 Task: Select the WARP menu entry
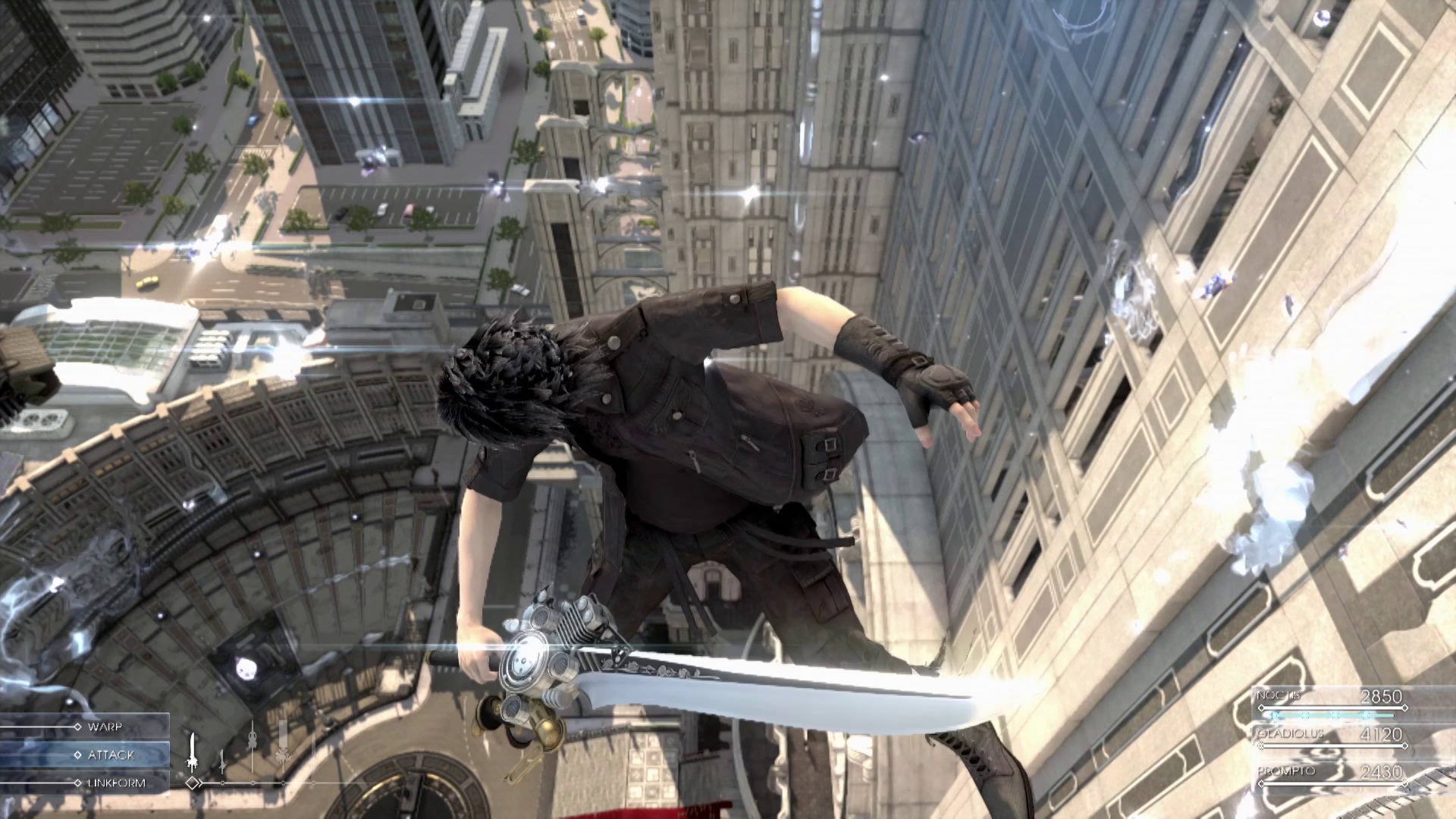coord(106,726)
